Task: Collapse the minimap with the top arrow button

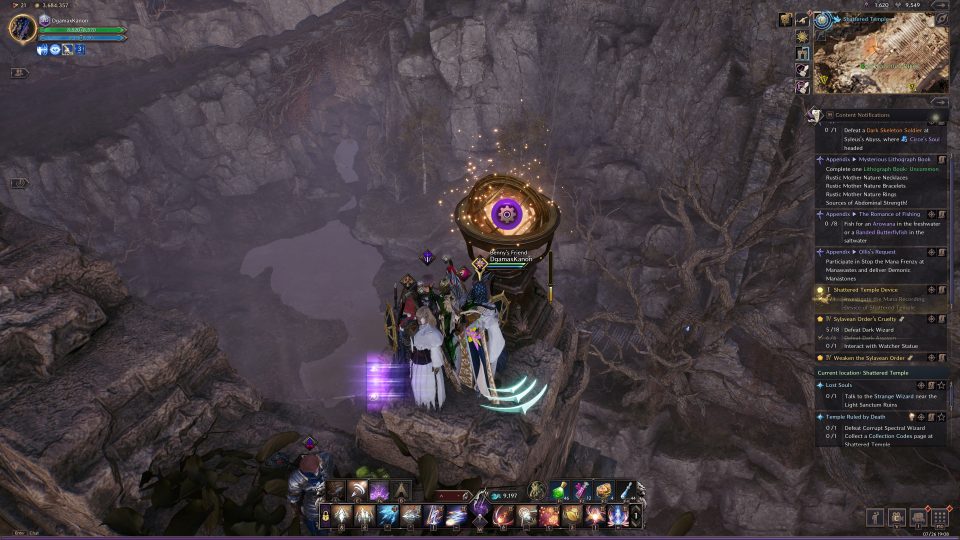Action: [939, 5]
